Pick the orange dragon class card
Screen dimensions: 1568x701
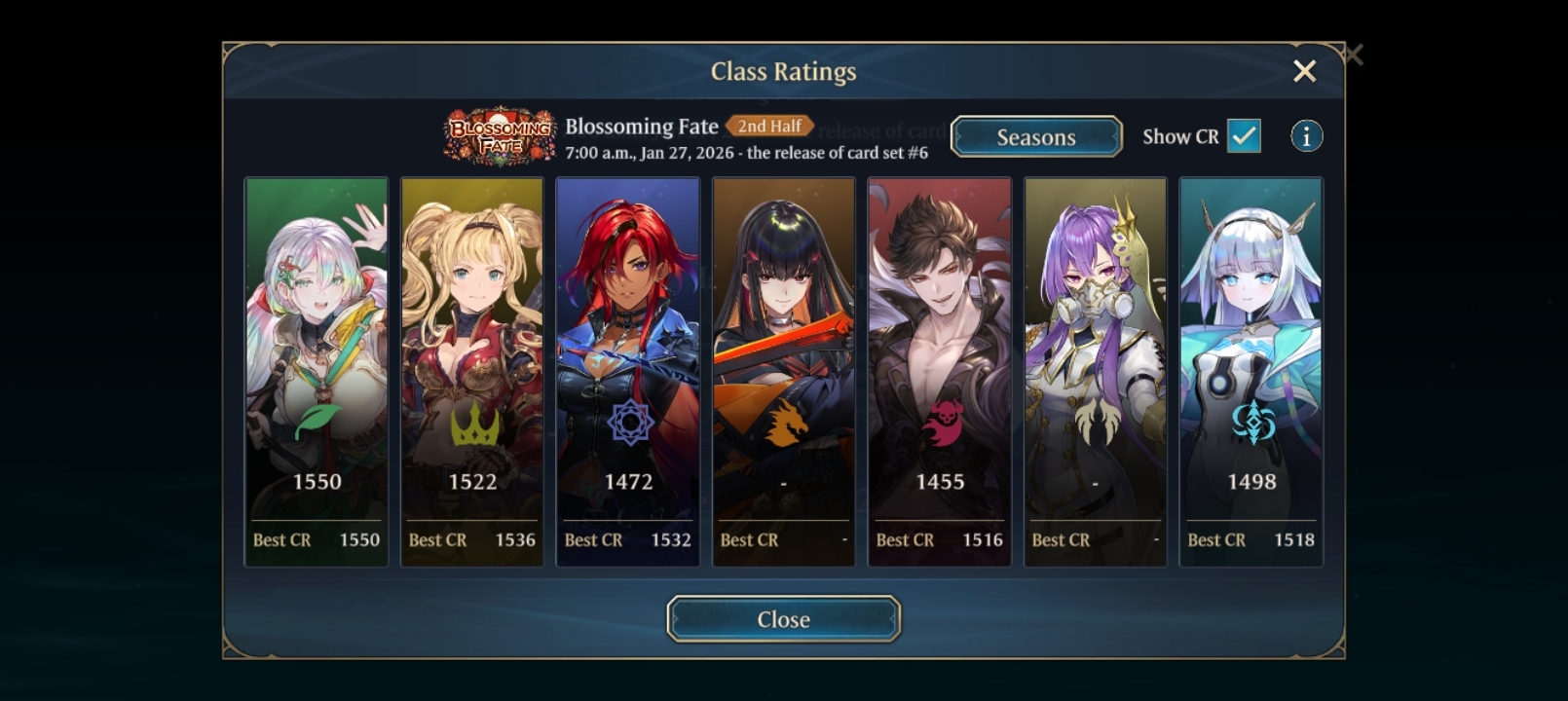pyautogui.click(x=784, y=371)
